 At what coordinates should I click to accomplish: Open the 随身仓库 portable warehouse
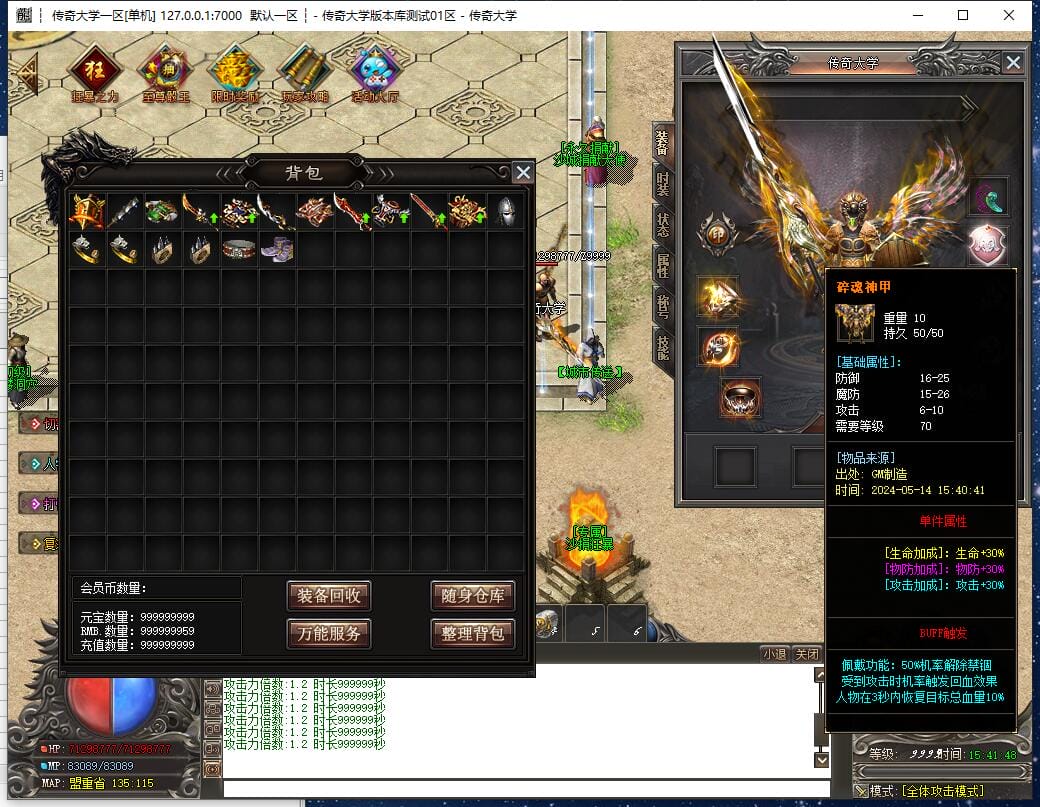[x=472, y=597]
